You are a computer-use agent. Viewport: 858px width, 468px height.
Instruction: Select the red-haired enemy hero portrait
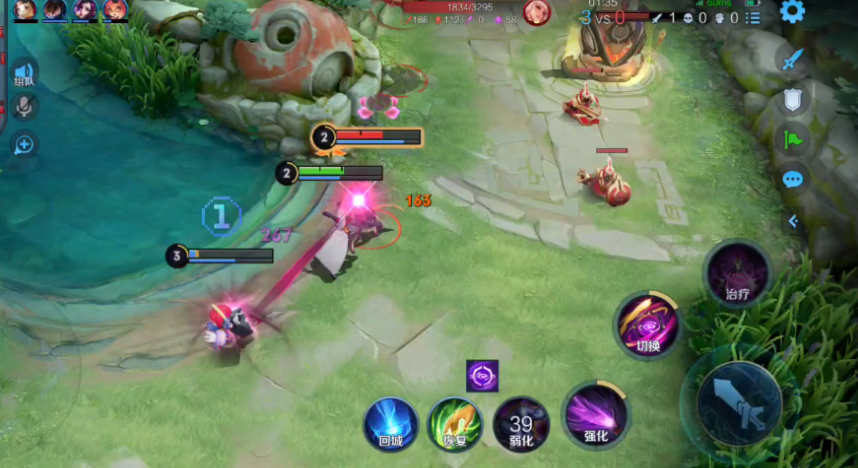(537, 12)
